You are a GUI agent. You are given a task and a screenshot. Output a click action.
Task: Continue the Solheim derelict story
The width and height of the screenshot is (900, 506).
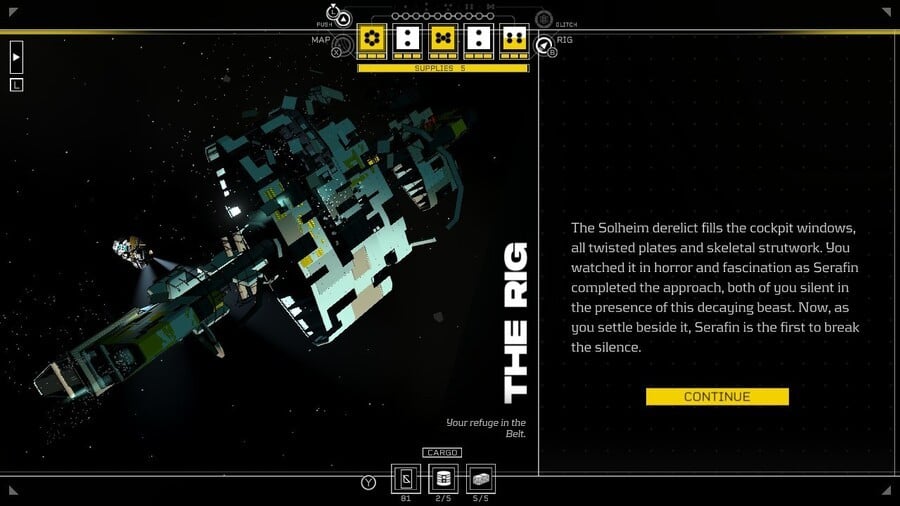tap(717, 397)
